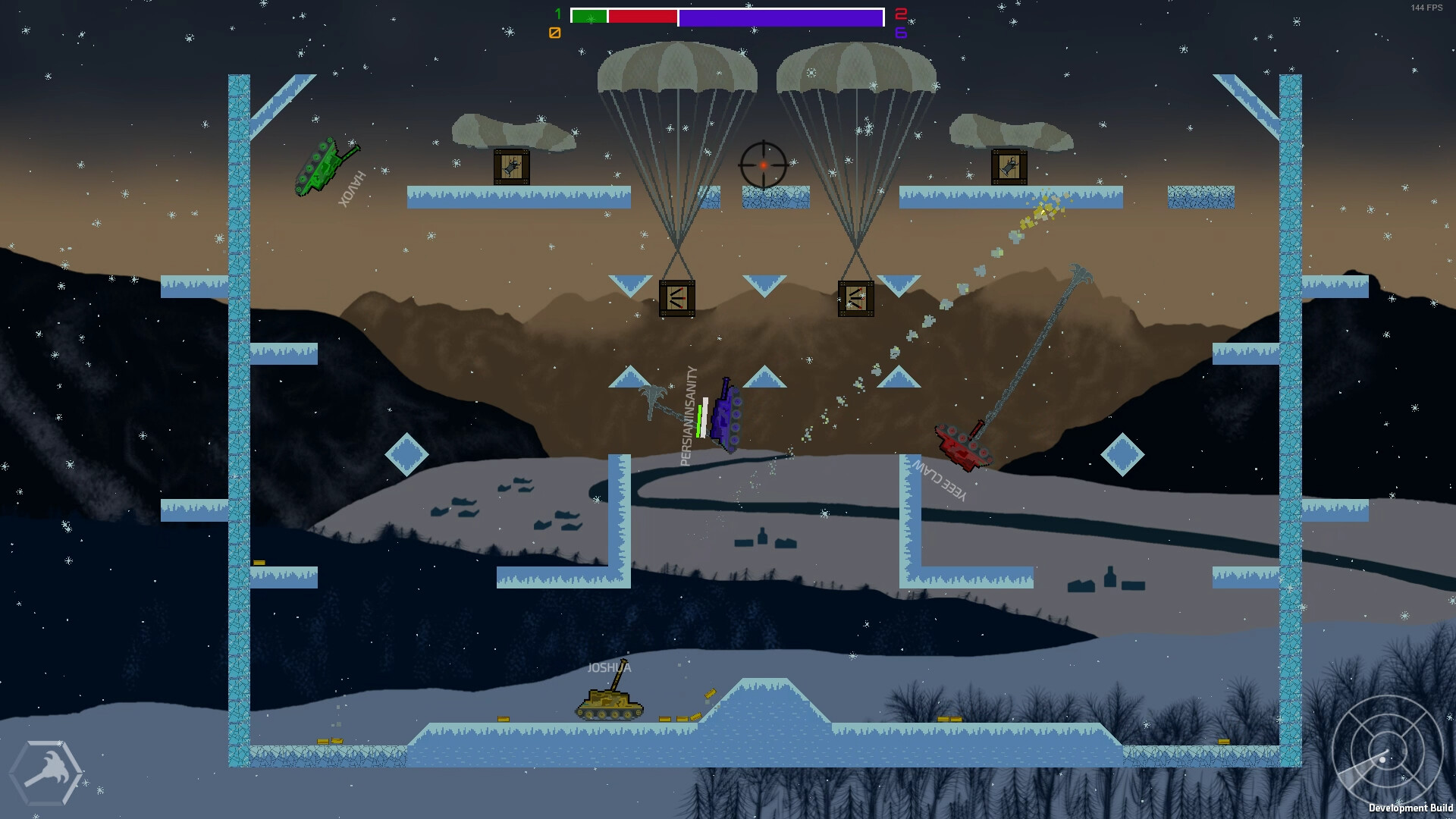Click the green player 1 indicator

pyautogui.click(x=559, y=14)
